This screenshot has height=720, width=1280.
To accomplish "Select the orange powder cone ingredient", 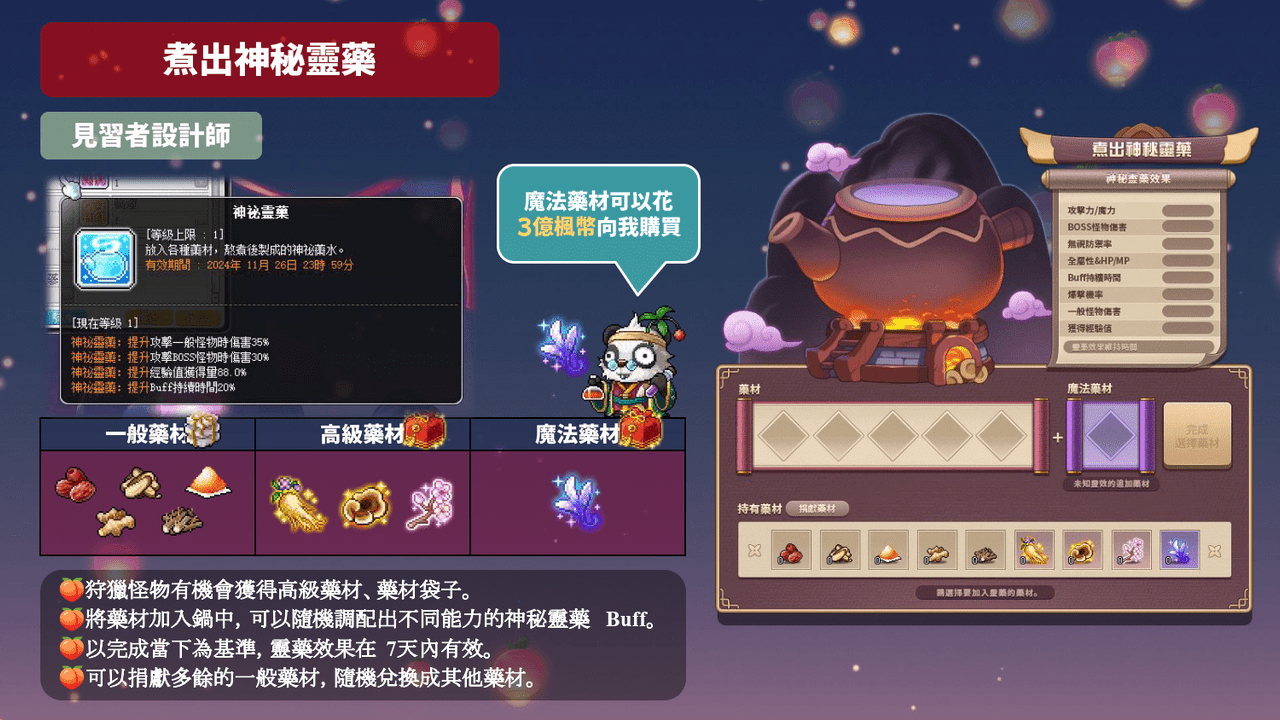I will [889, 550].
